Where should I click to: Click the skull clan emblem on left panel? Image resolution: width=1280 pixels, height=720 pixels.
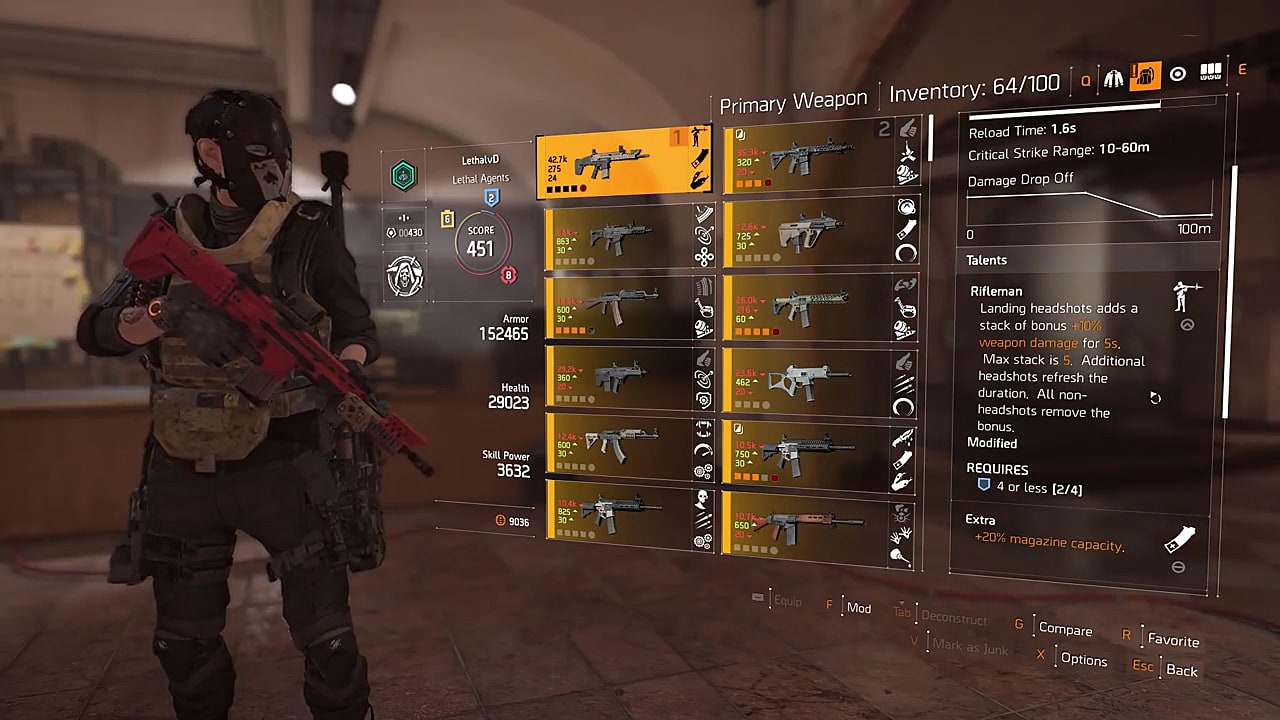point(404,276)
